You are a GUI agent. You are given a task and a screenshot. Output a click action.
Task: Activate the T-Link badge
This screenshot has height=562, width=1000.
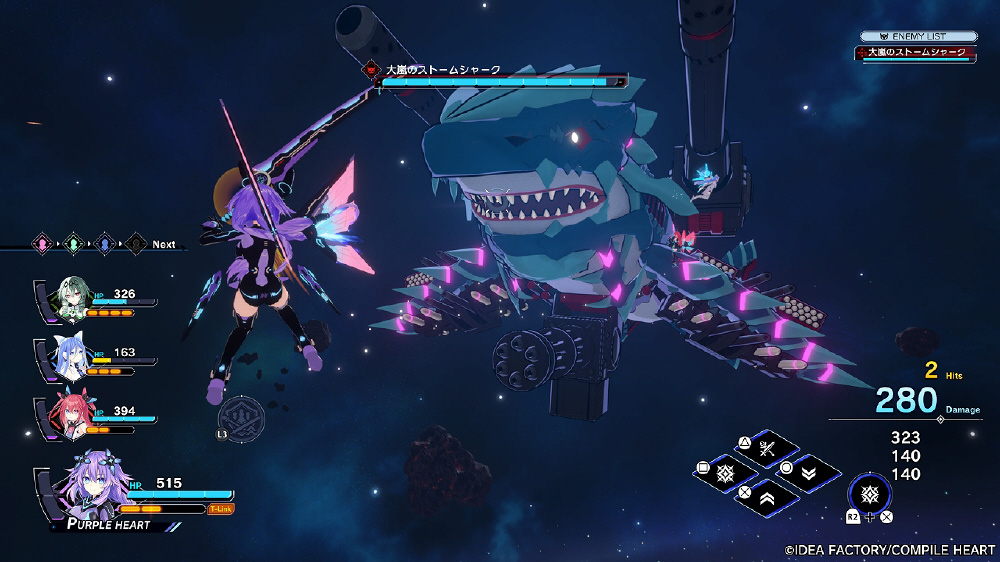click(221, 509)
